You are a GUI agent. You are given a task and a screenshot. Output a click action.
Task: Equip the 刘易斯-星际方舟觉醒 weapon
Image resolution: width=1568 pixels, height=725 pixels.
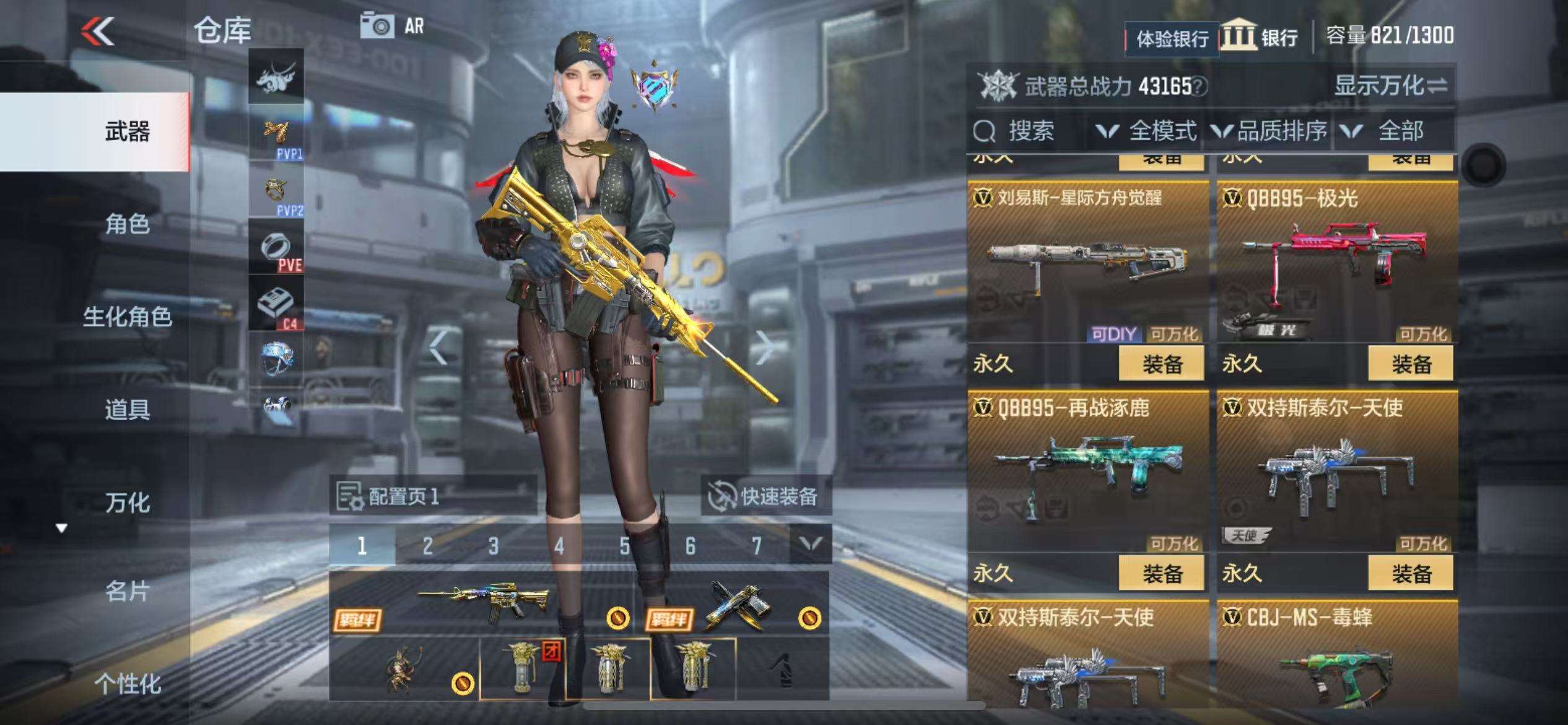[1161, 364]
